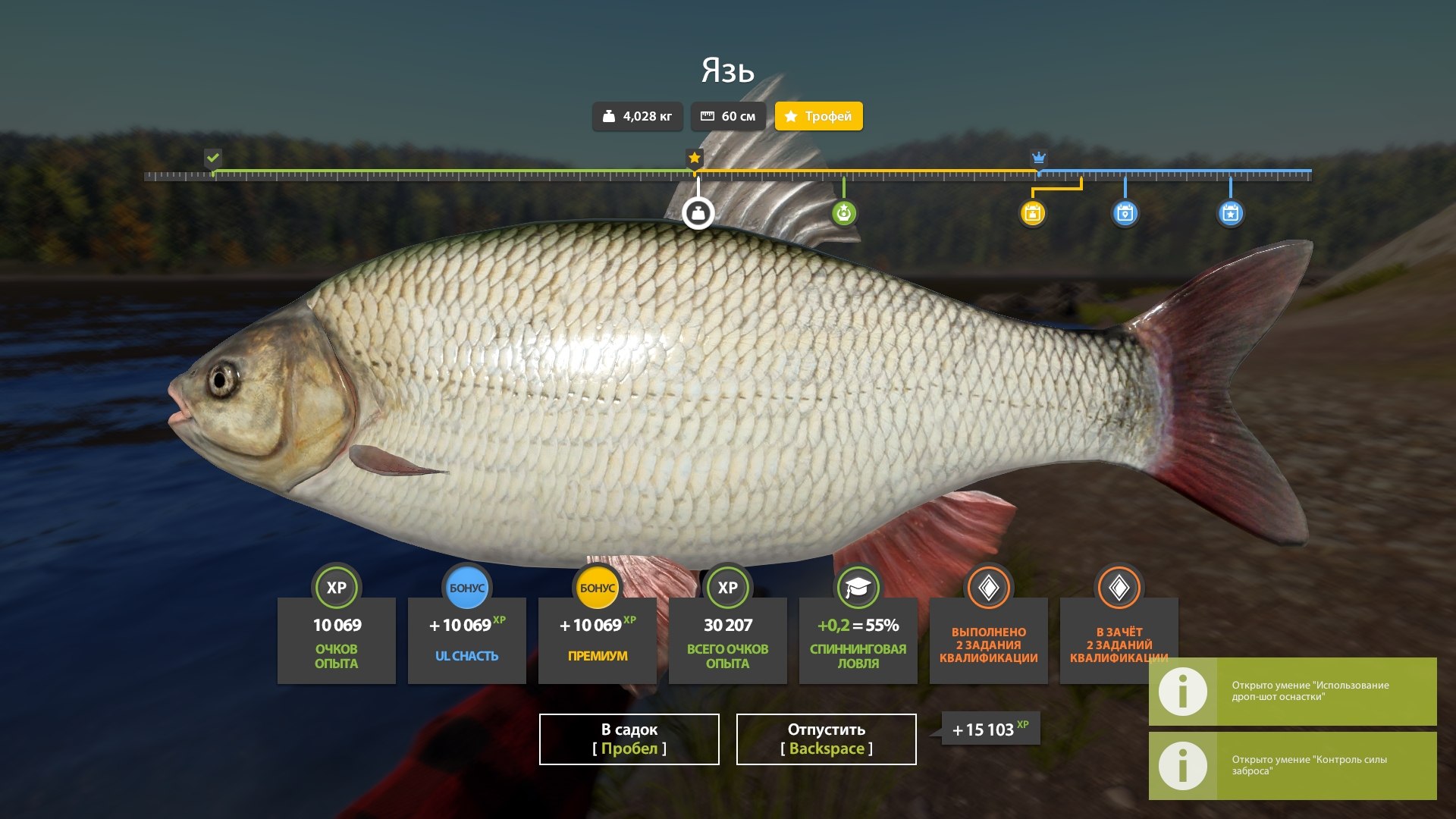This screenshot has width=1456, height=819.
Task: Select the yellow calendar record marker
Action: pyautogui.click(x=1032, y=213)
